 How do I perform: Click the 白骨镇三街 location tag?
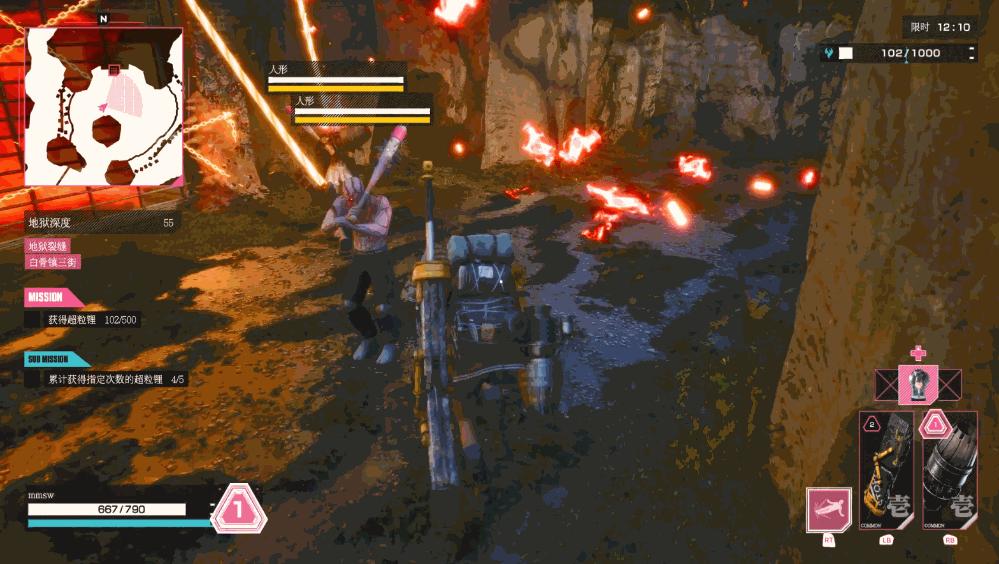pyautogui.click(x=53, y=262)
